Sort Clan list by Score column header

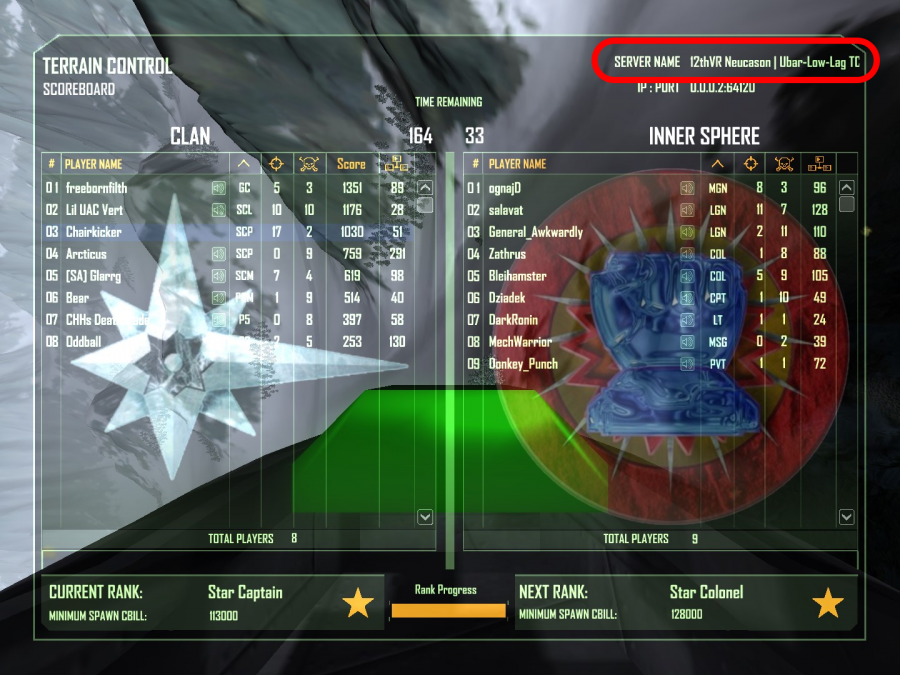tap(351, 164)
